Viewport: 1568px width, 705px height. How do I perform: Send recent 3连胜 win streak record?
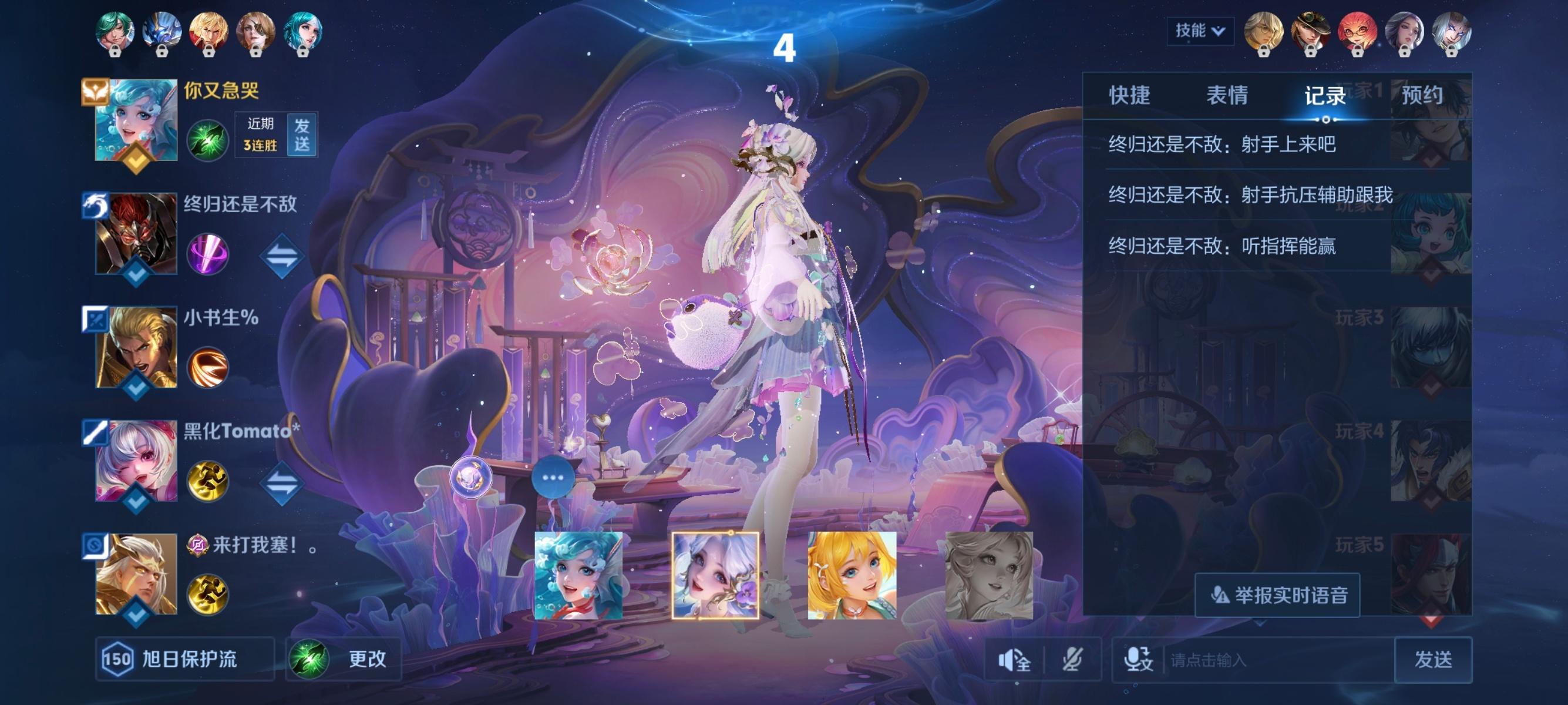(x=302, y=135)
